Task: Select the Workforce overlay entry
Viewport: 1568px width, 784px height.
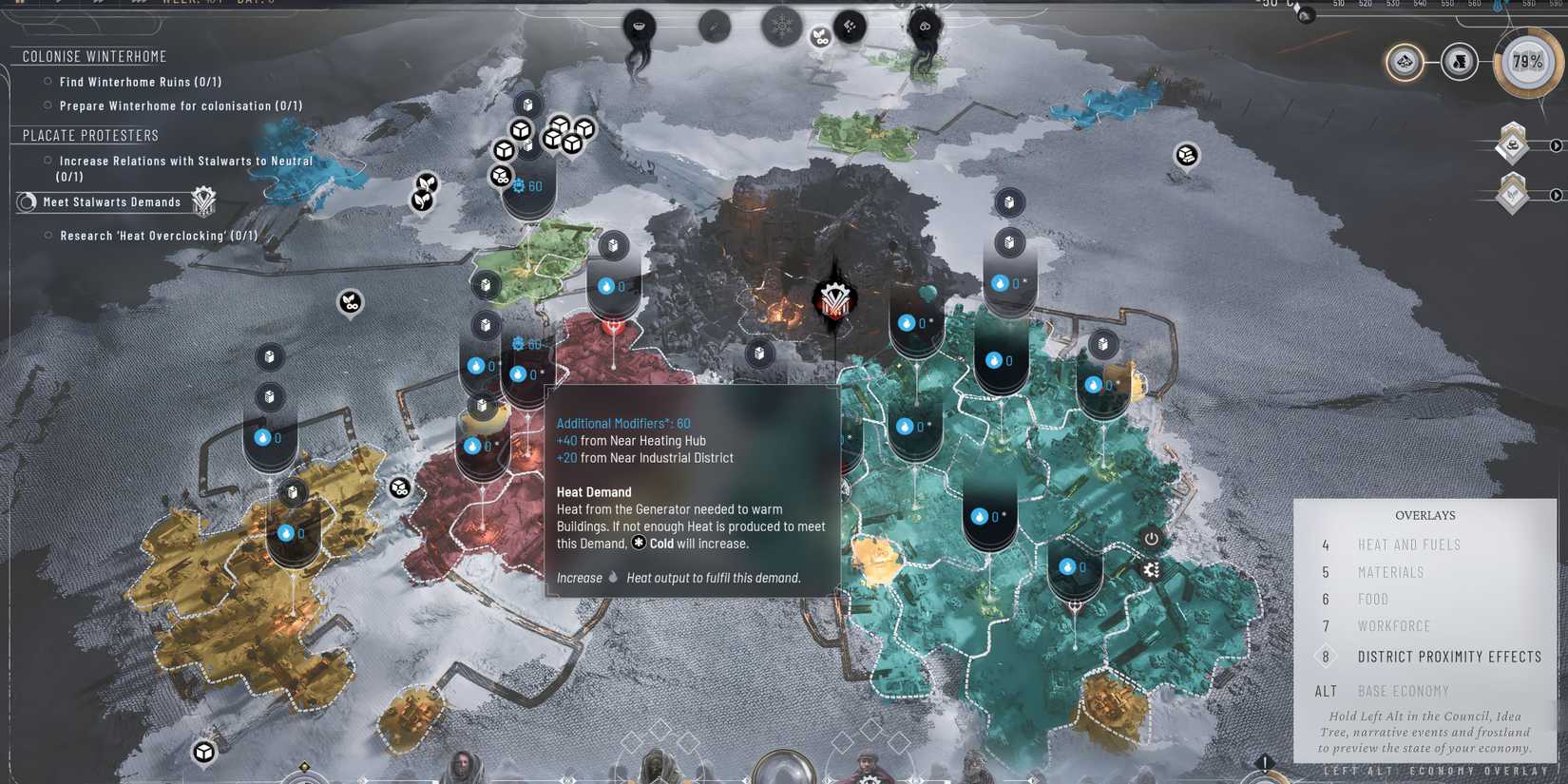Action: (x=1394, y=626)
